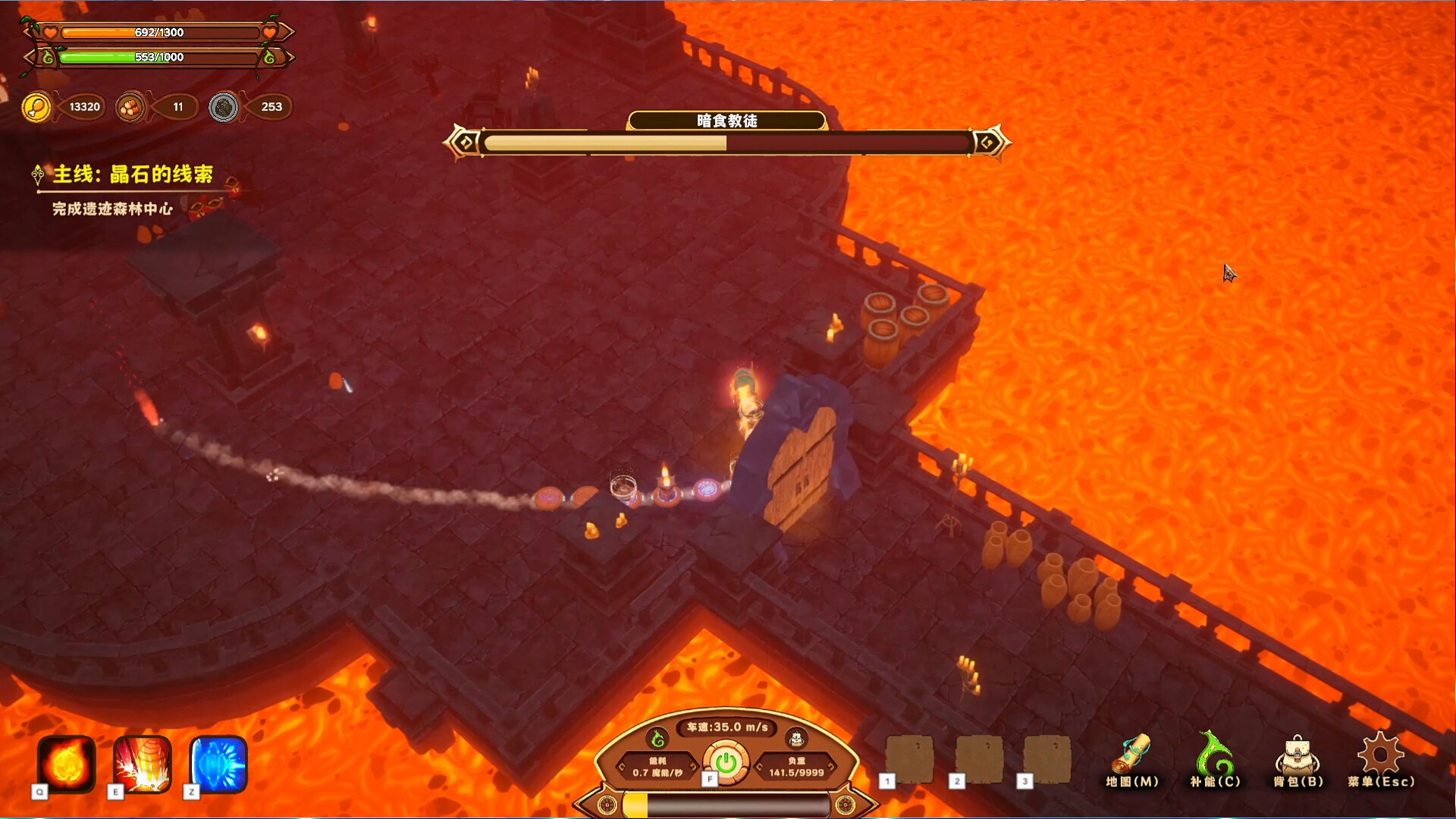This screenshot has width=1456, height=819.
Task: Click the gold coin currency icon
Action: click(x=36, y=107)
